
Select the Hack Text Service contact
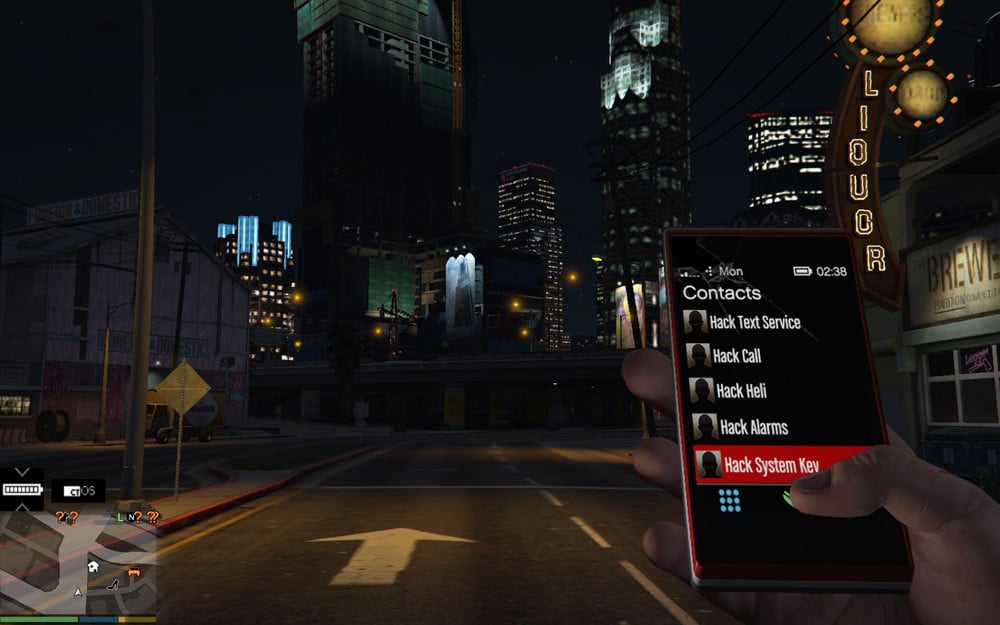(754, 323)
